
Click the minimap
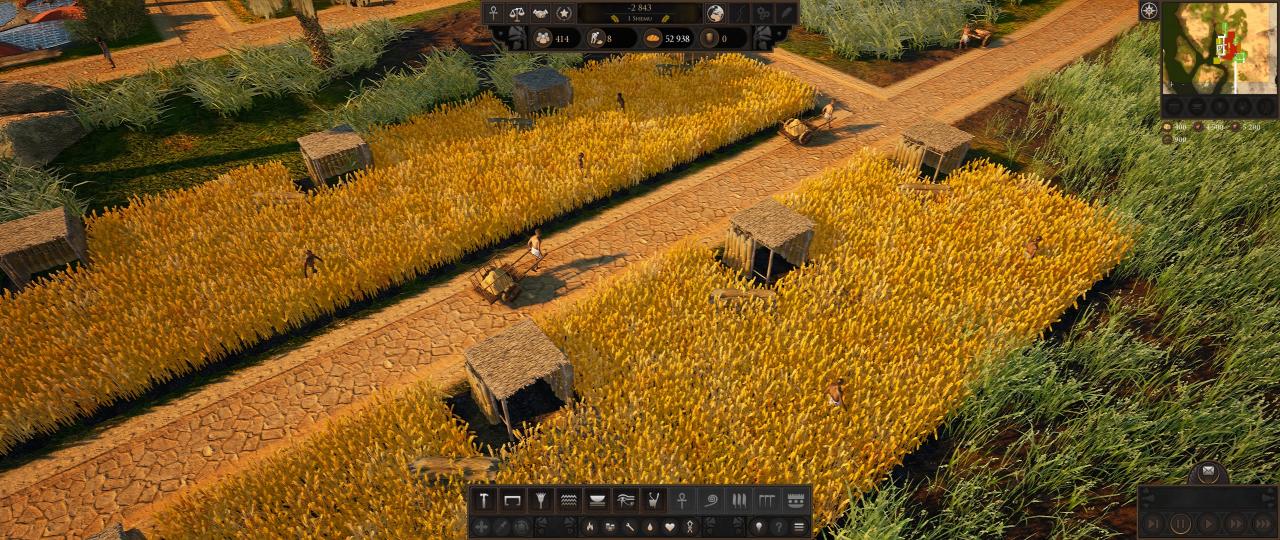(1218, 47)
